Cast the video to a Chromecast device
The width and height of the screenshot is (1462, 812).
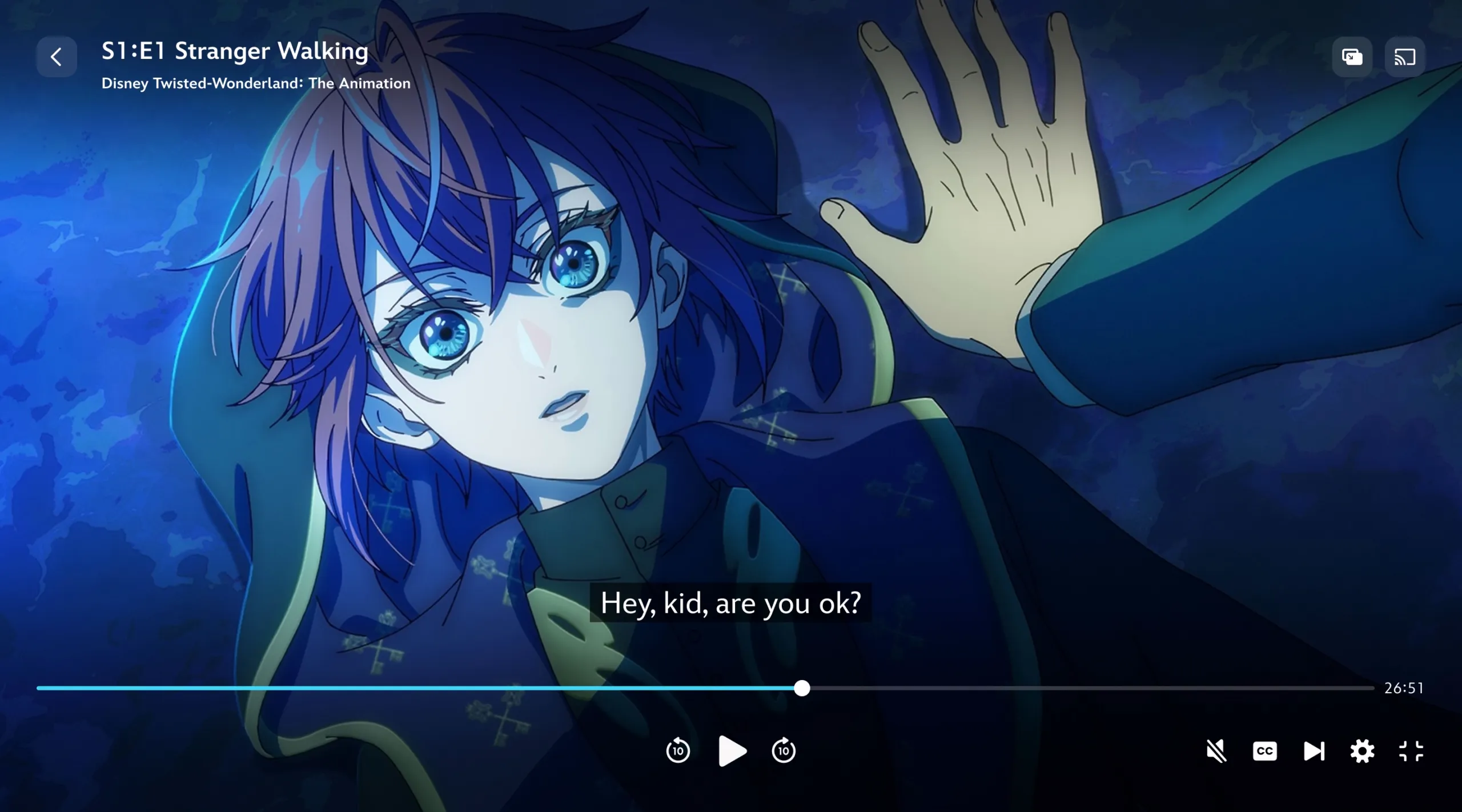[x=1404, y=57]
